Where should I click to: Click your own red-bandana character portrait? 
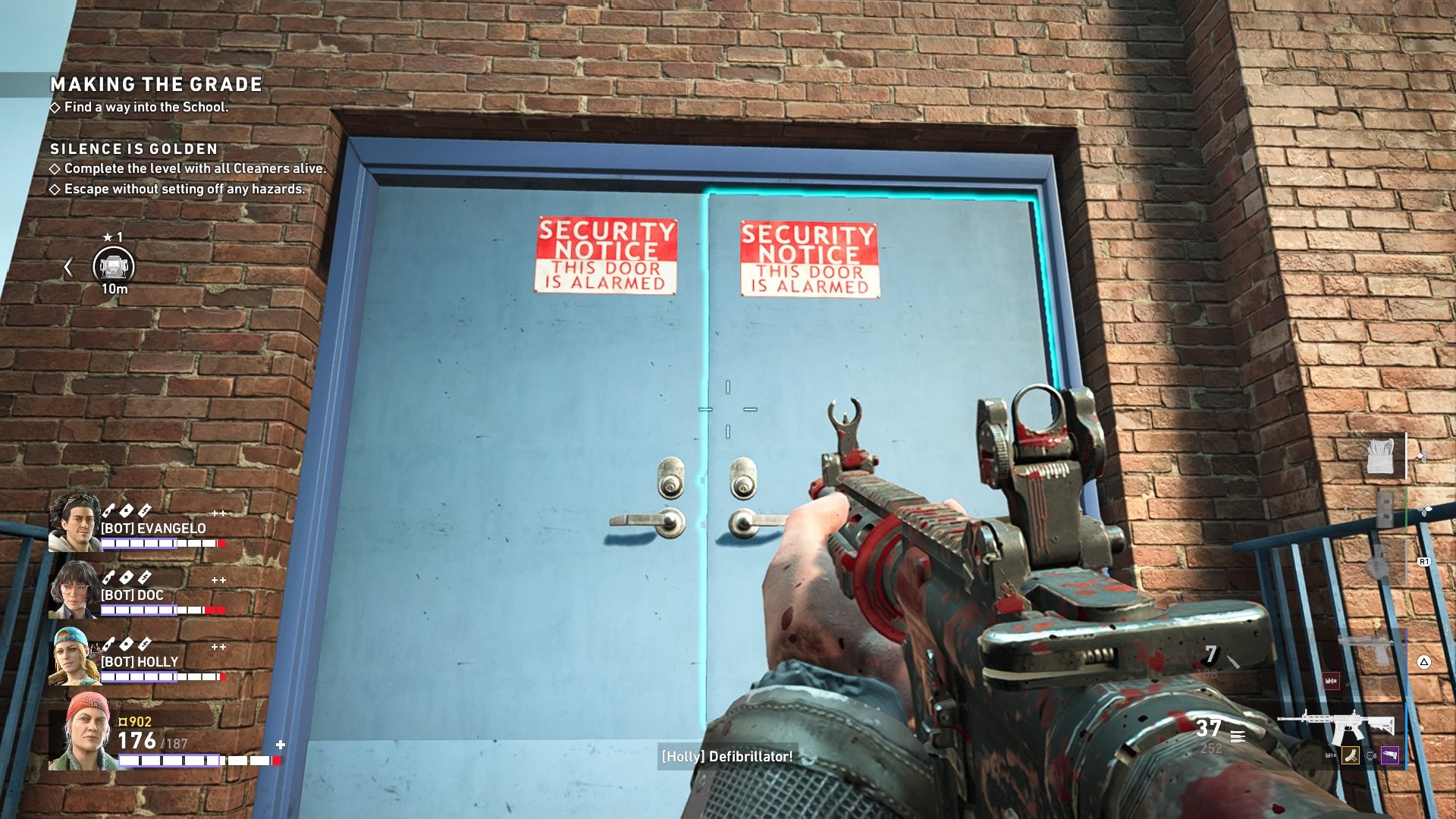tap(83, 732)
